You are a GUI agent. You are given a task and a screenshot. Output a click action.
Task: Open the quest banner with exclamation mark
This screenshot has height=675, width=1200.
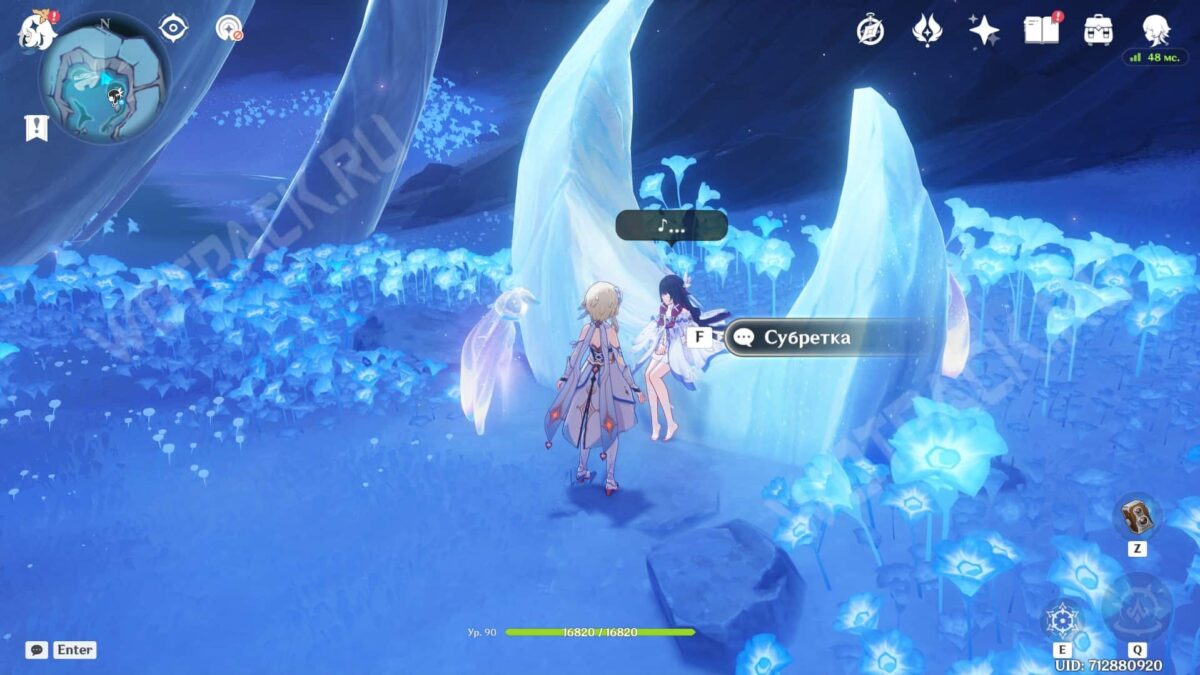click(x=36, y=127)
